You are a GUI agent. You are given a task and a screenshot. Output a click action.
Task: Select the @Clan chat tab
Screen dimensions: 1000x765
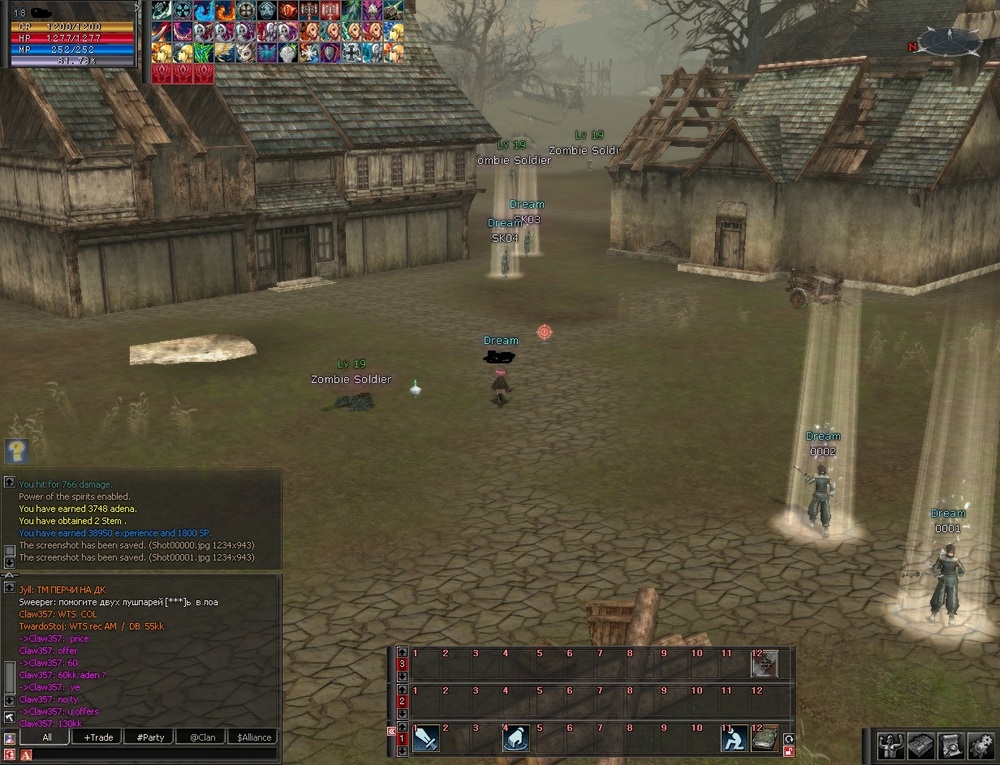pos(202,737)
